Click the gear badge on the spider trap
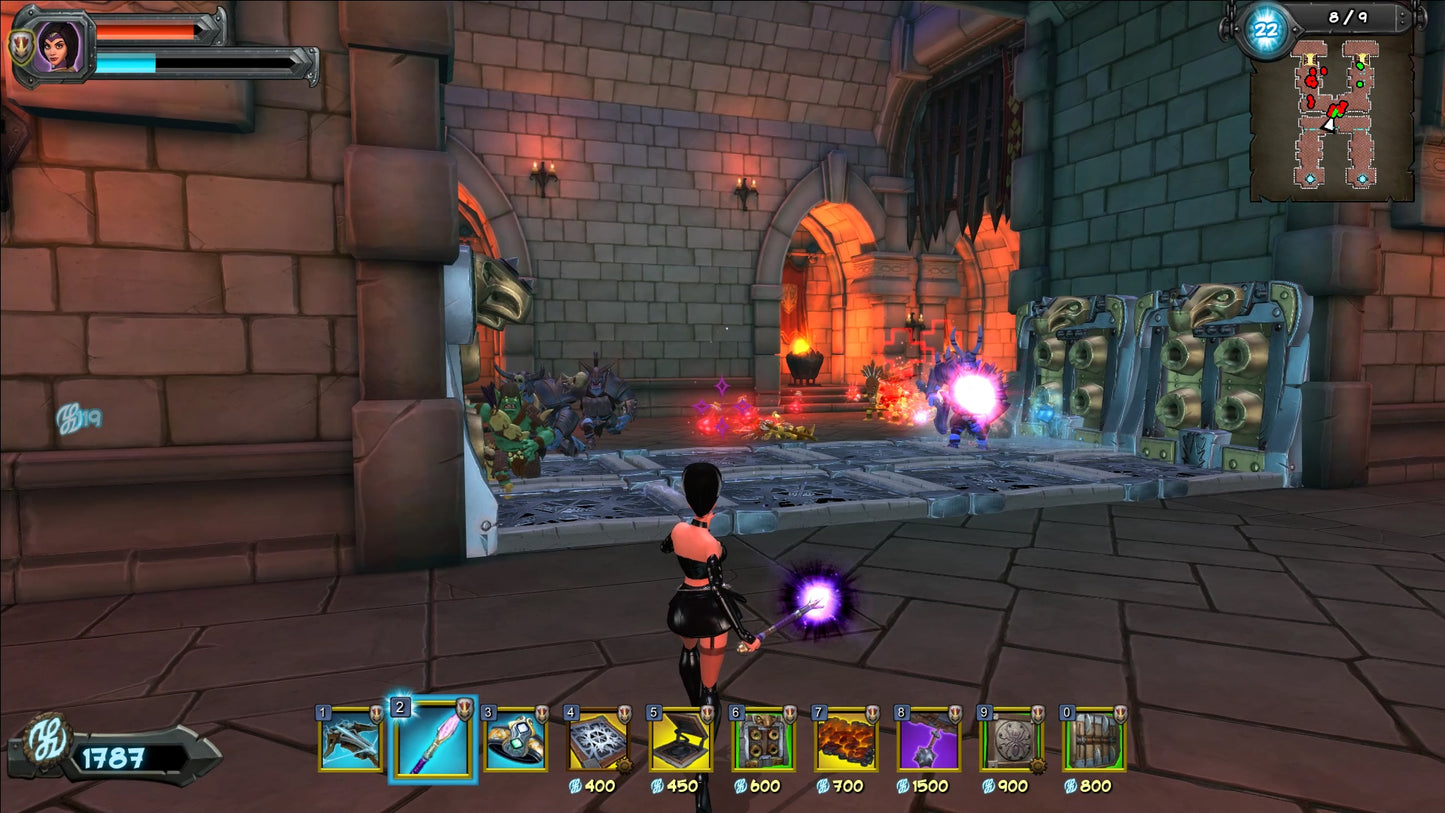Image resolution: width=1445 pixels, height=813 pixels. [x=1040, y=763]
